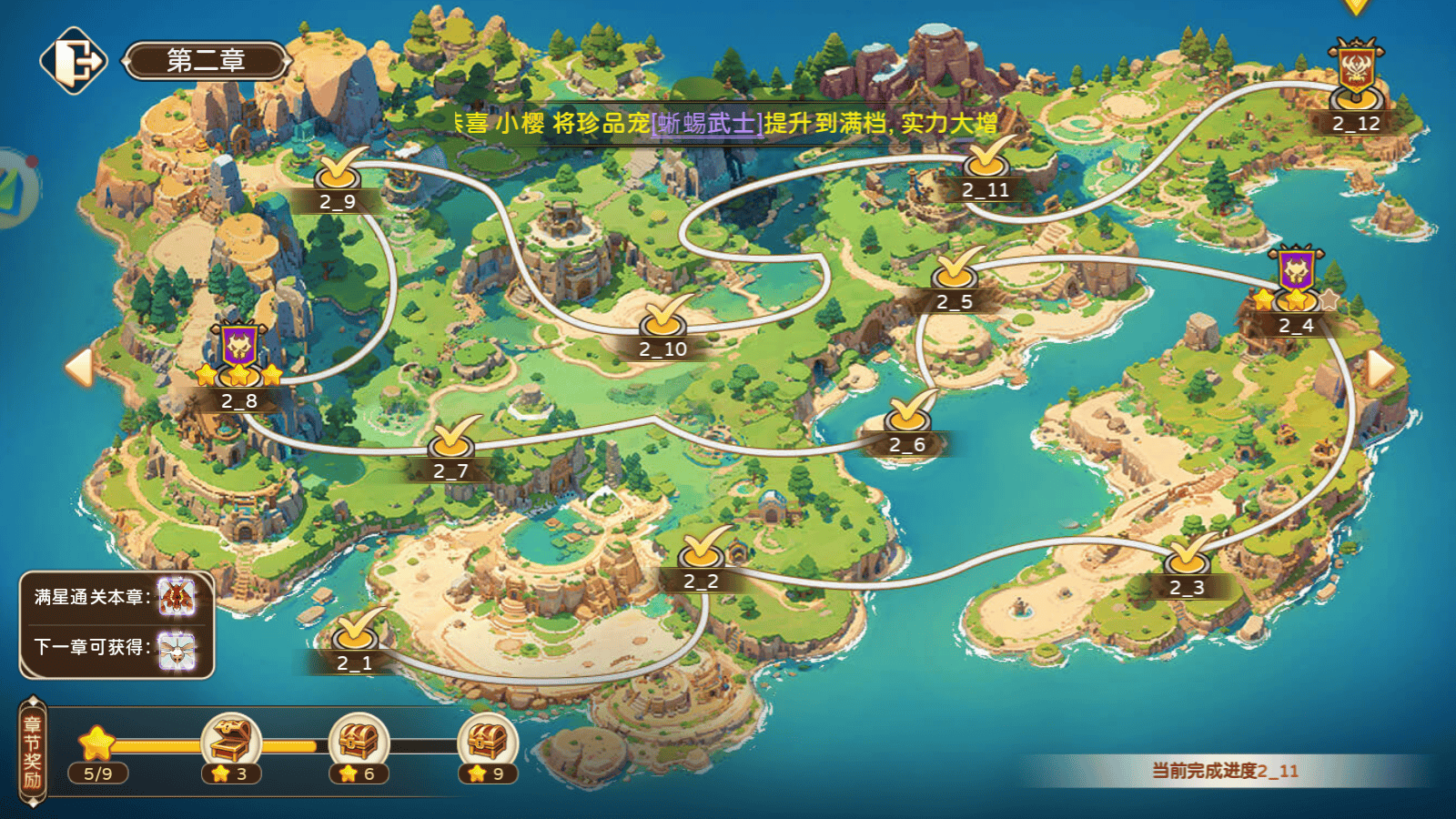Select stage 2_9 level node
Screen dimensions: 1456x819
point(339,170)
